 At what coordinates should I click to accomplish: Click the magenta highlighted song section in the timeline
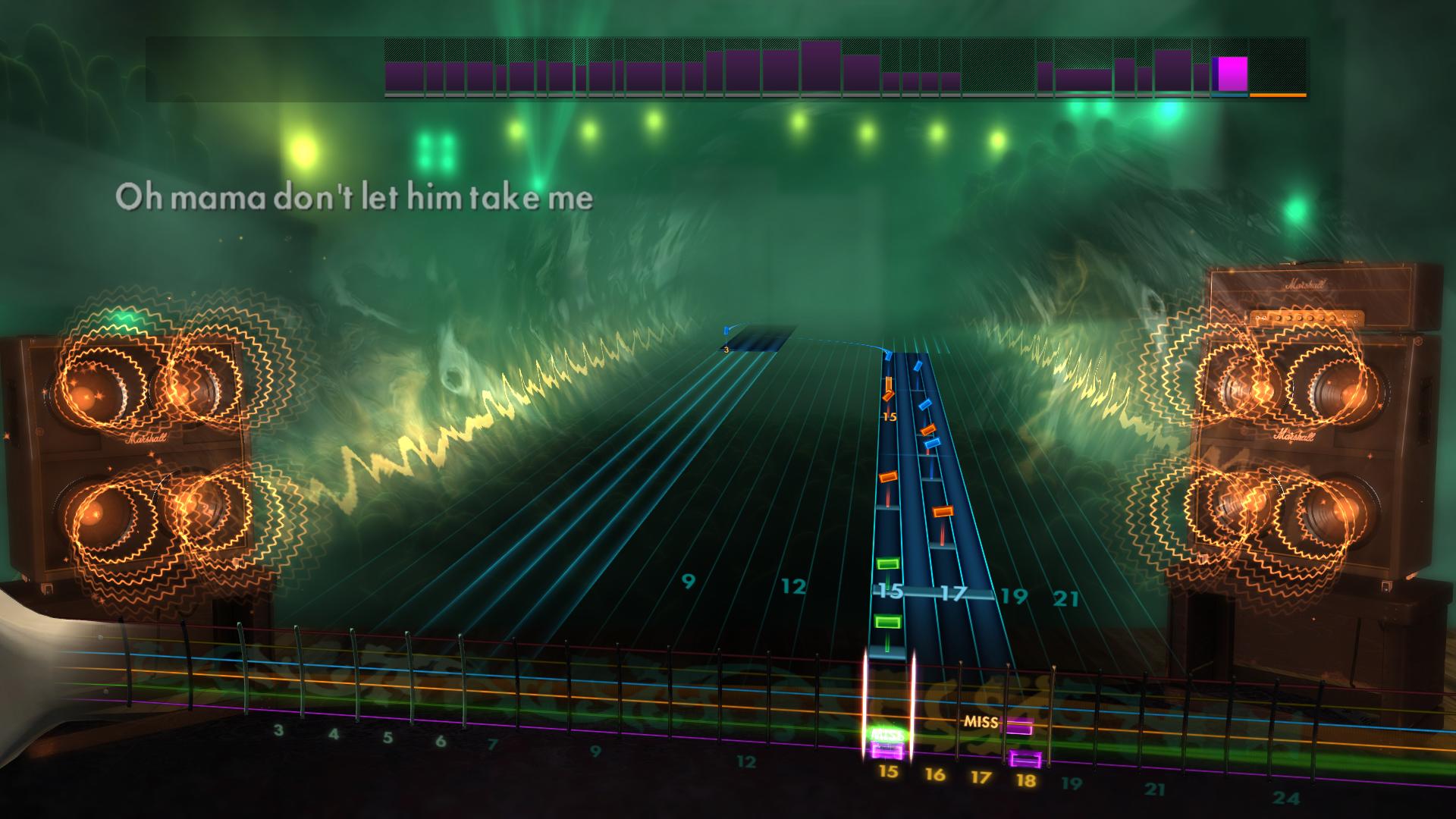pos(1232,72)
